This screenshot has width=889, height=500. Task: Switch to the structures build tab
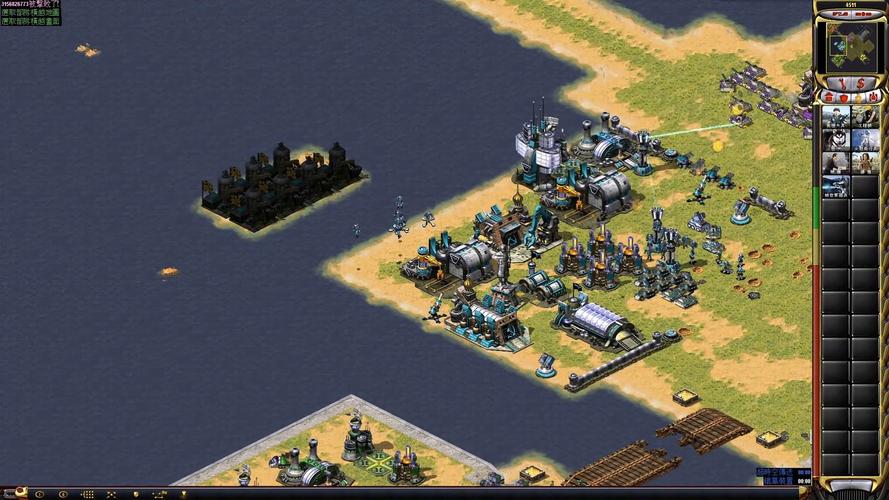pyautogui.click(x=829, y=97)
